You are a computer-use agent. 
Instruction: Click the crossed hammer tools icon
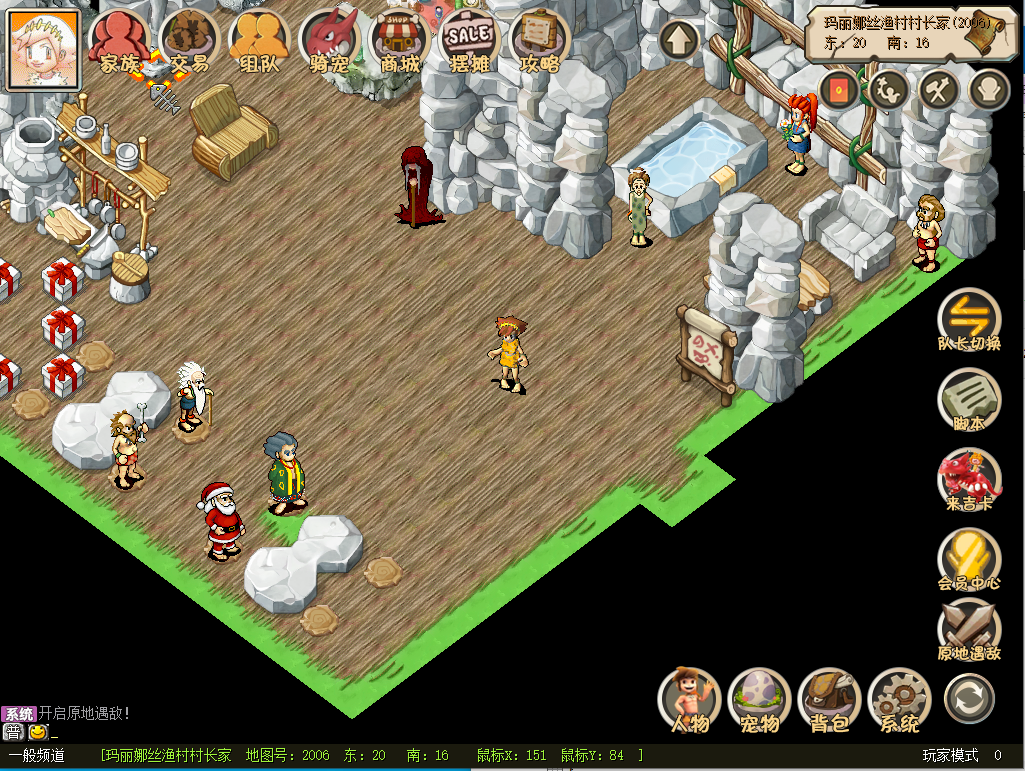[x=940, y=90]
